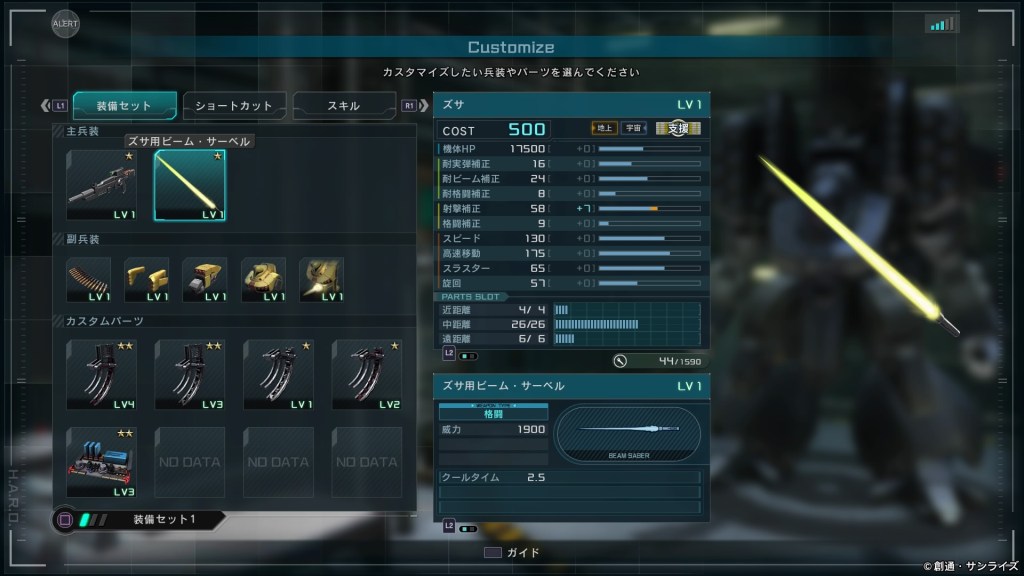Image resolution: width=1024 pixels, height=576 pixels.
Task: Choose the LV3 claw custom part
Action: 189,374
